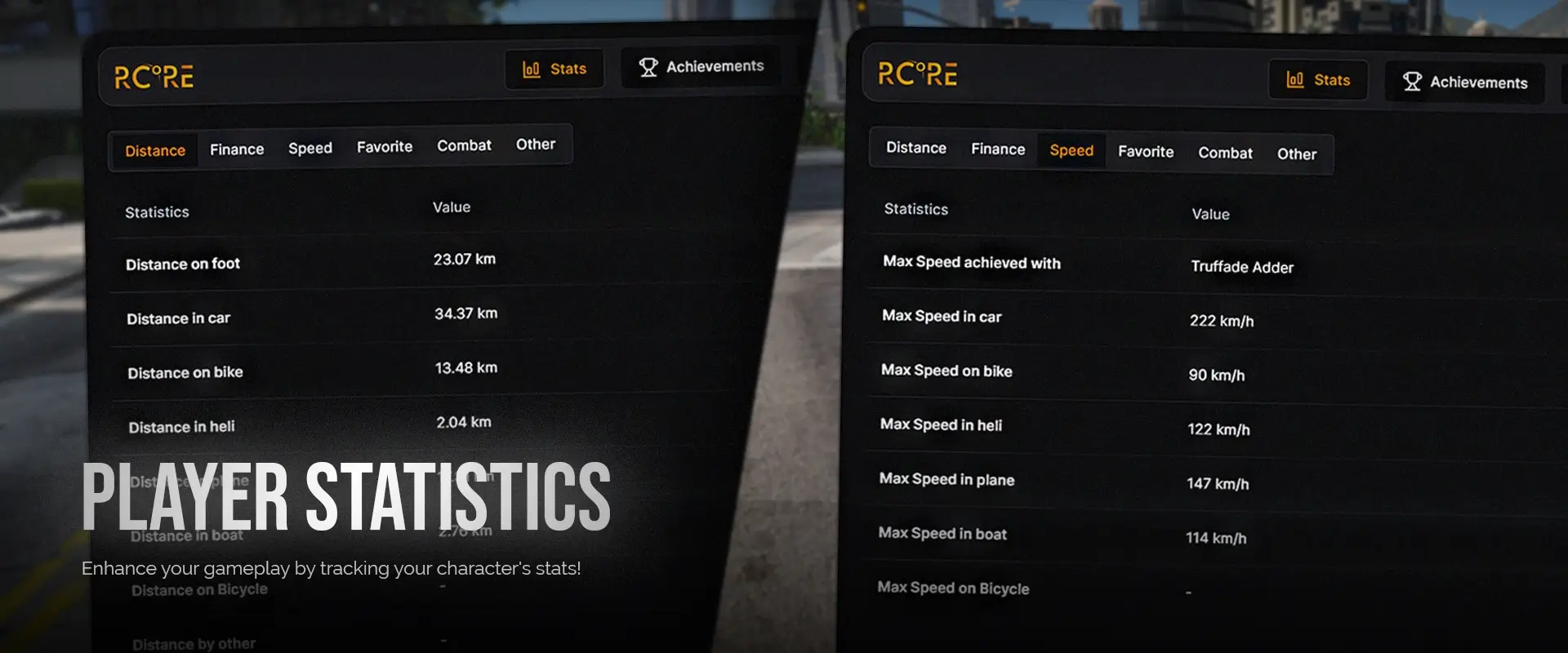This screenshot has width=1568, height=653.
Task: Click the trophy icon beside left Achievements label
Action: click(648, 67)
